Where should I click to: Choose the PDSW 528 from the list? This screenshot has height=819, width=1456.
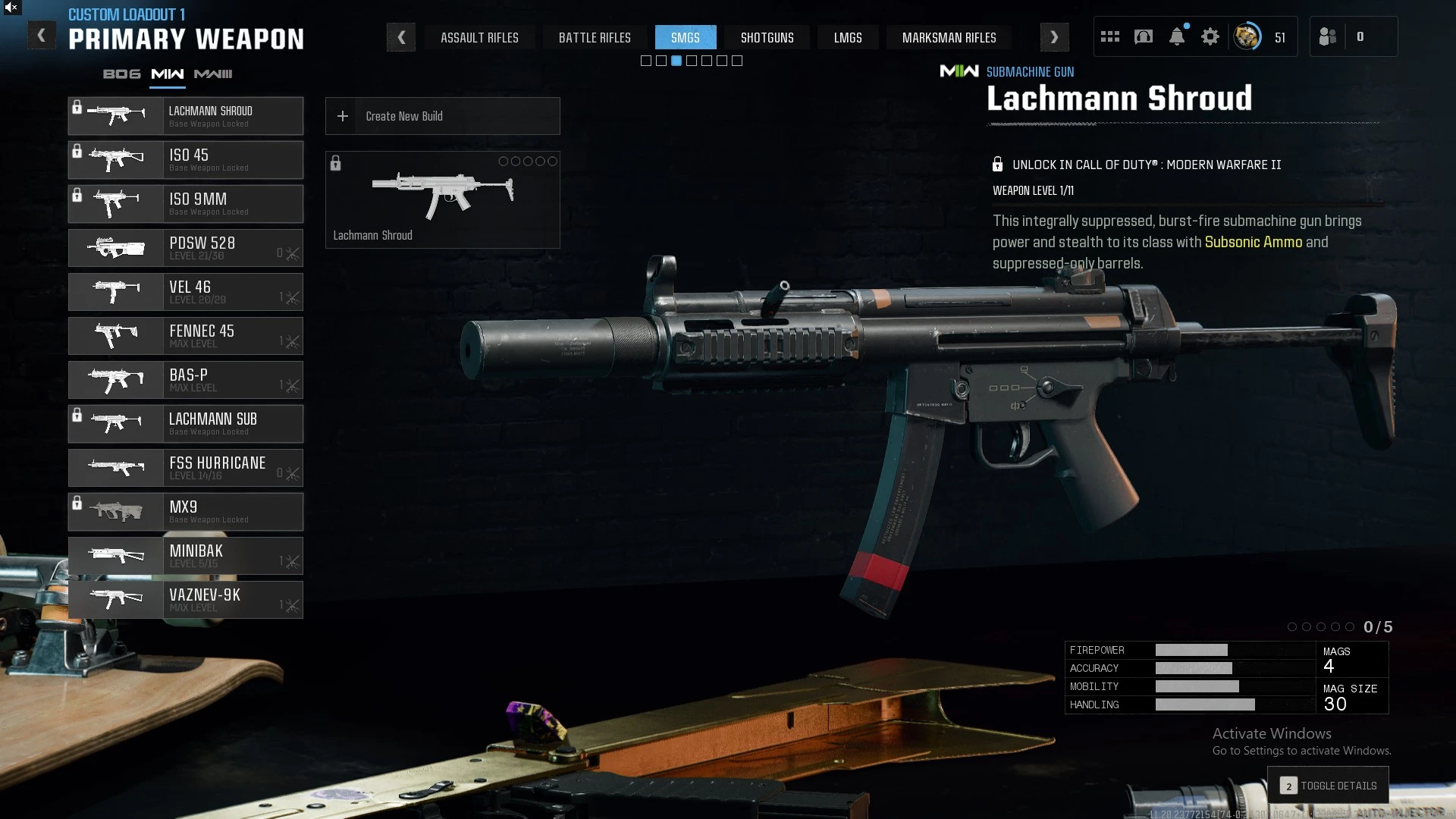(x=186, y=248)
